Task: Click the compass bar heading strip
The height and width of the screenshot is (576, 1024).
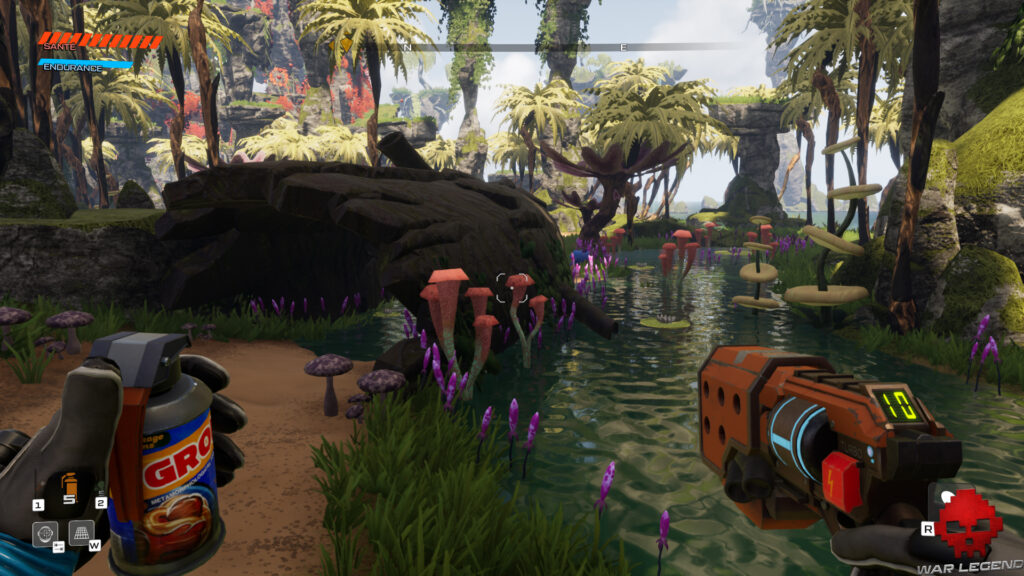Action: 540,46
